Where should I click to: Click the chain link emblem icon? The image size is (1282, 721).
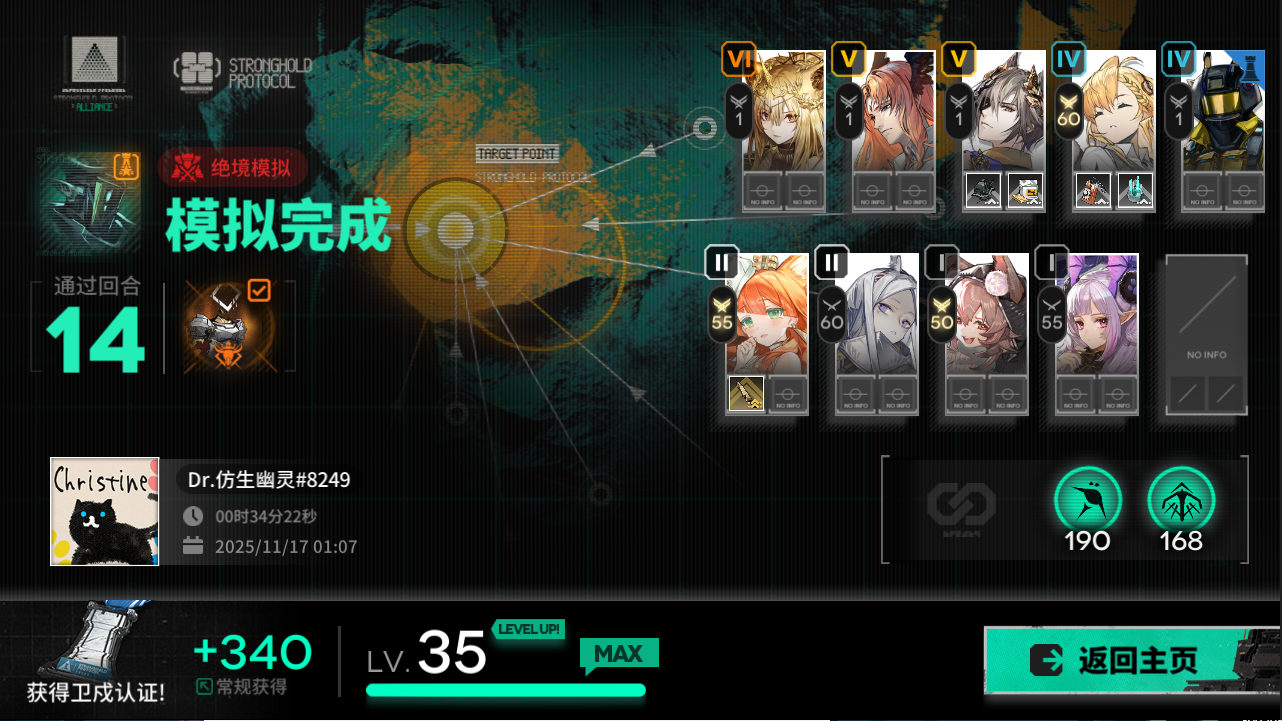(961, 505)
